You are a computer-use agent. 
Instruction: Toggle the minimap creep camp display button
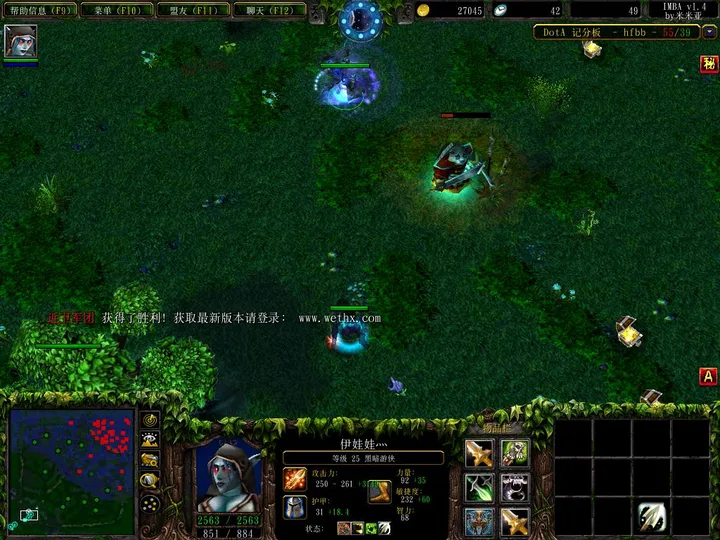pyautogui.click(x=150, y=481)
